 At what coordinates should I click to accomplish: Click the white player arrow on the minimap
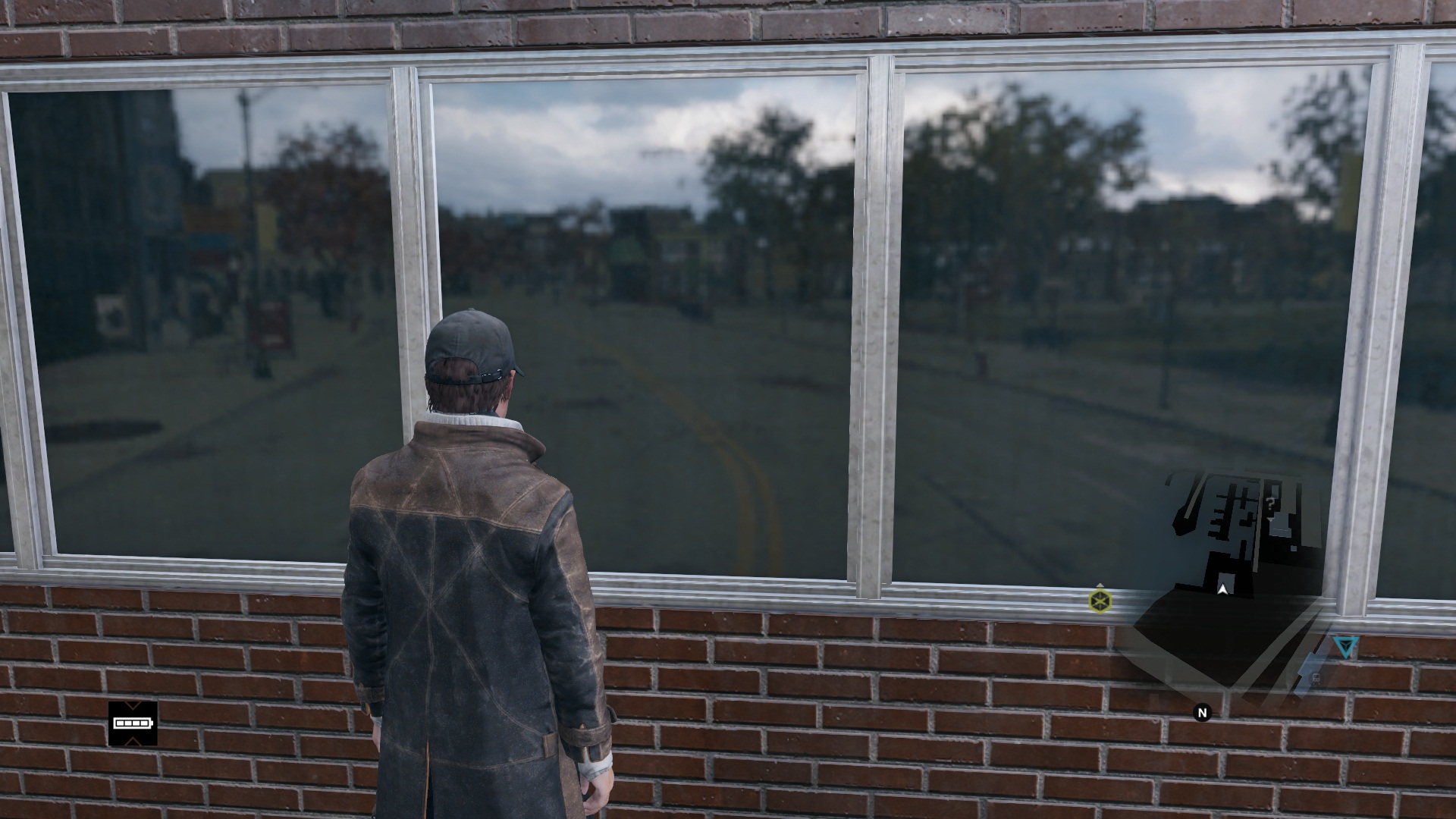pos(1222,588)
